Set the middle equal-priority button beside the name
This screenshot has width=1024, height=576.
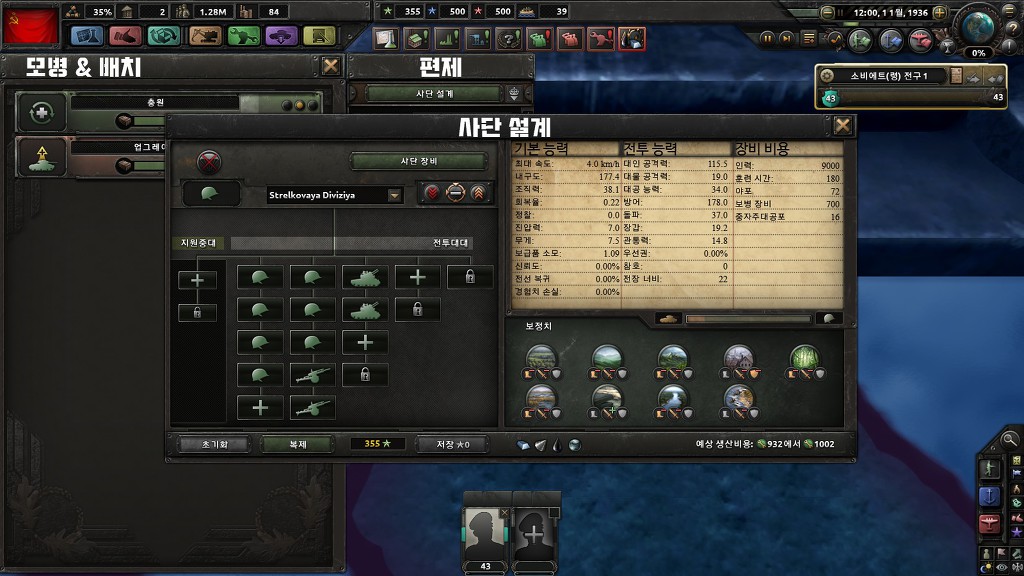coord(455,194)
